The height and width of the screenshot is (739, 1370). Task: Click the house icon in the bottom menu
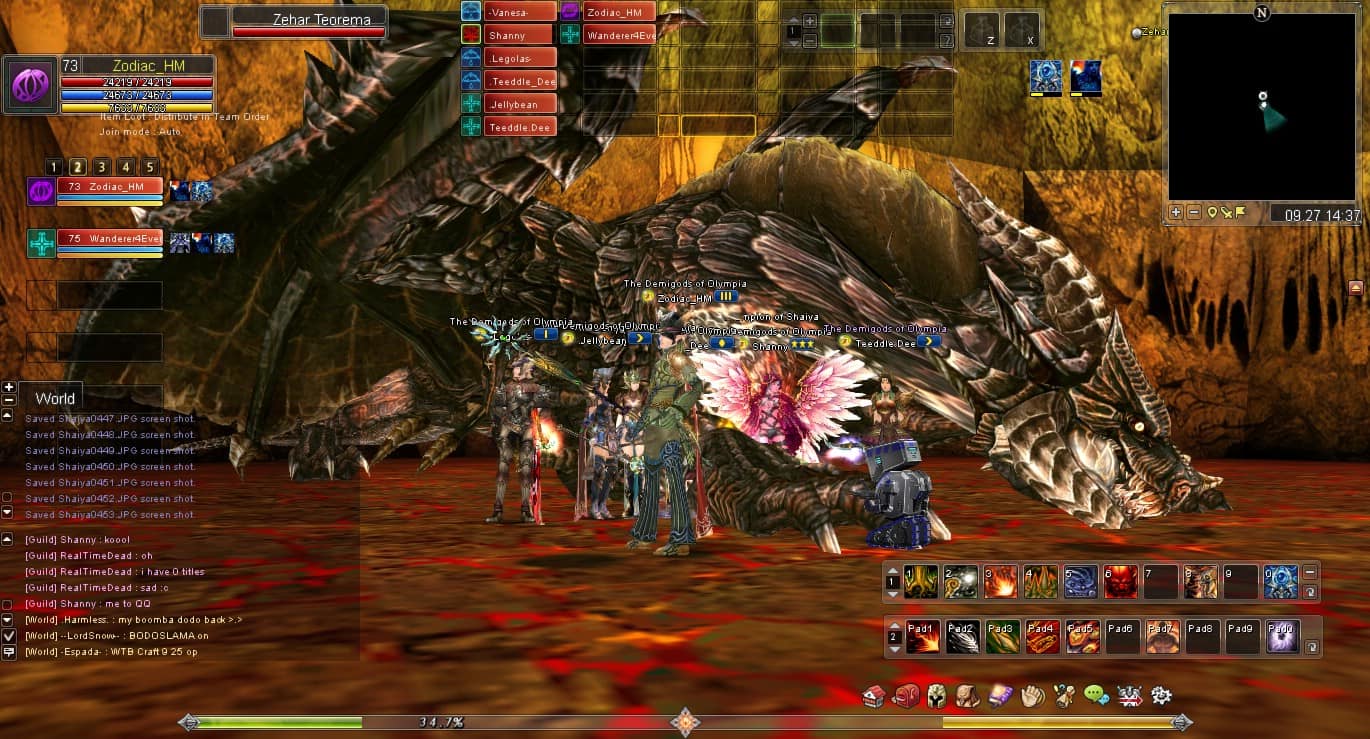tap(873, 695)
